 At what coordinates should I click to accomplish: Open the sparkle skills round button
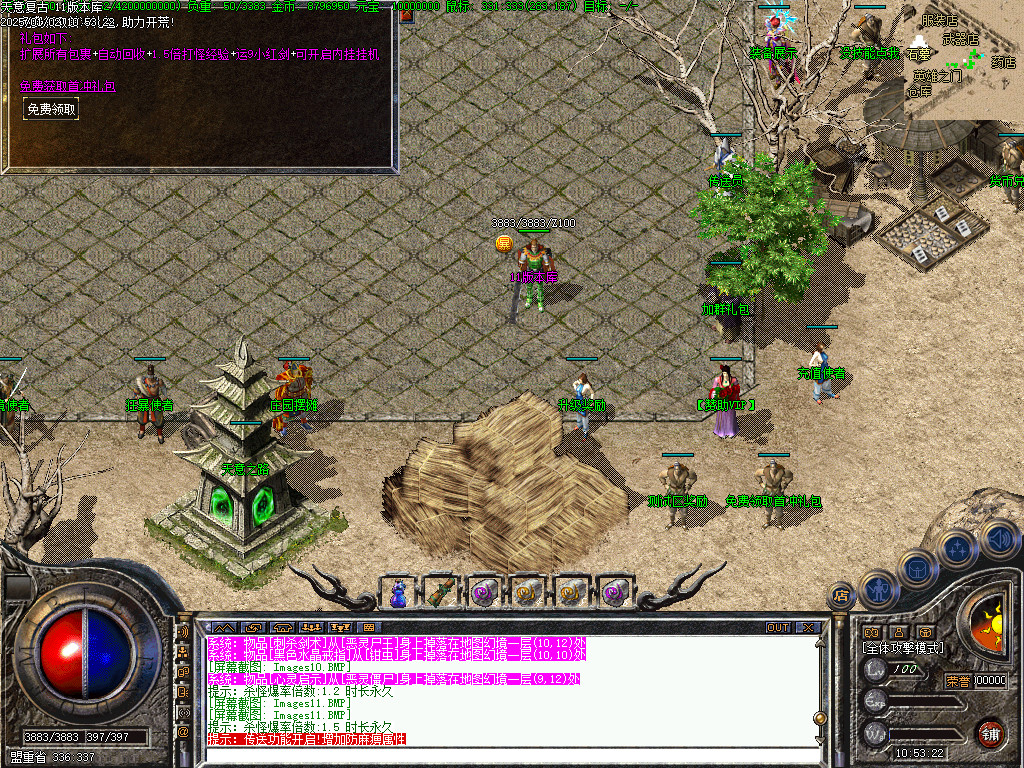(957, 548)
